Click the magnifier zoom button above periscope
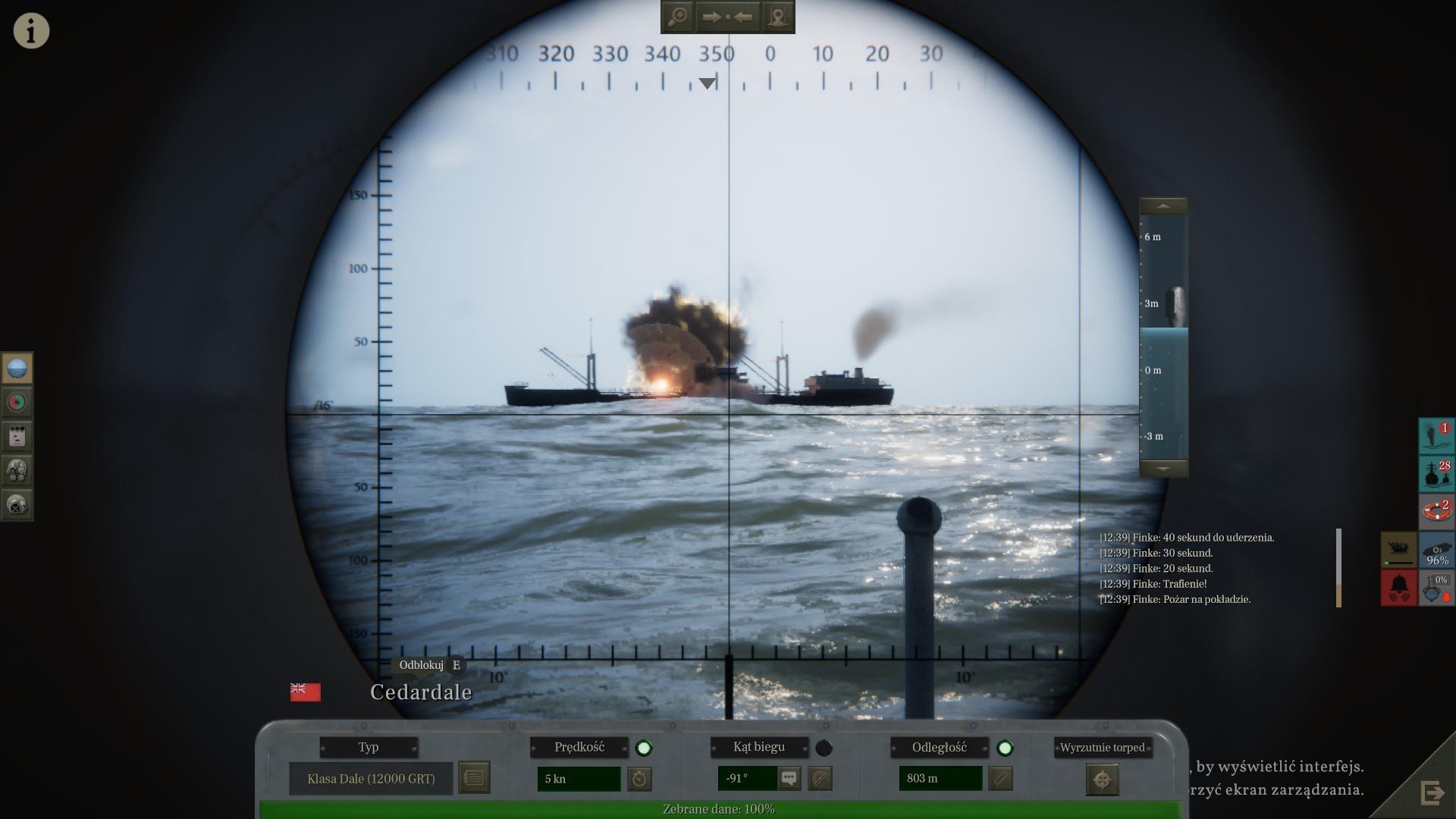Image resolution: width=1456 pixels, height=819 pixels. coord(677,17)
